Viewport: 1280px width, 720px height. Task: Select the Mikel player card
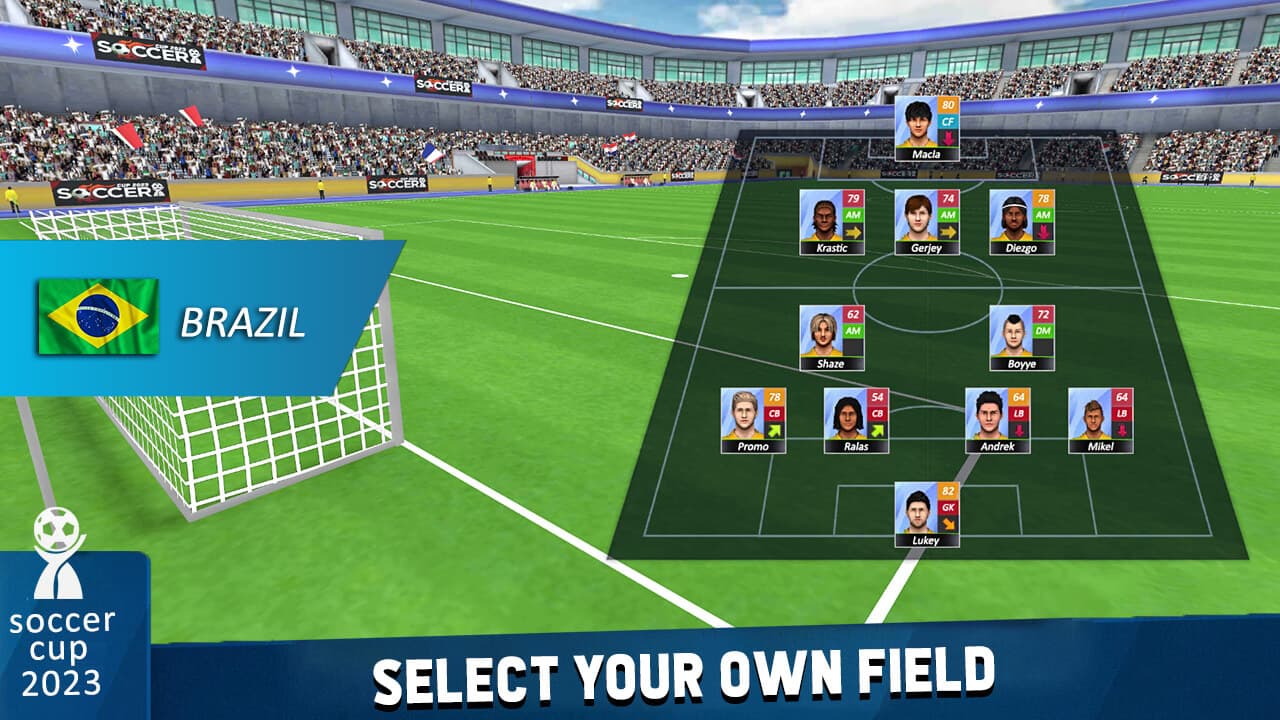(x=1100, y=420)
